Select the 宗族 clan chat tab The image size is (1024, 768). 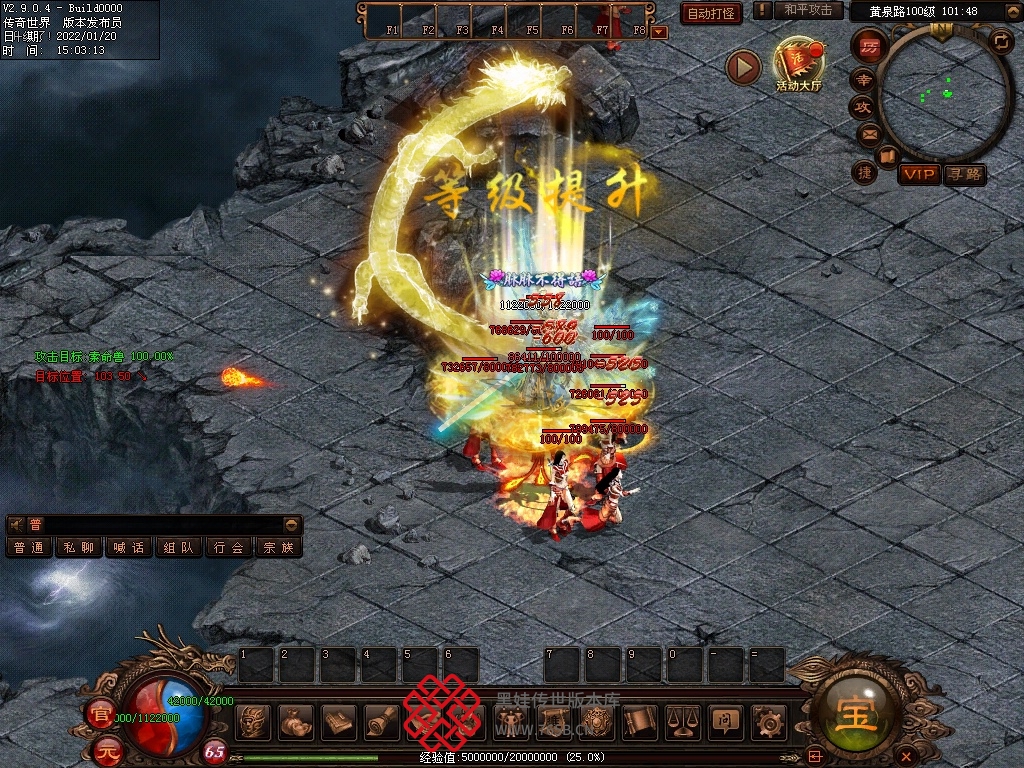278,547
